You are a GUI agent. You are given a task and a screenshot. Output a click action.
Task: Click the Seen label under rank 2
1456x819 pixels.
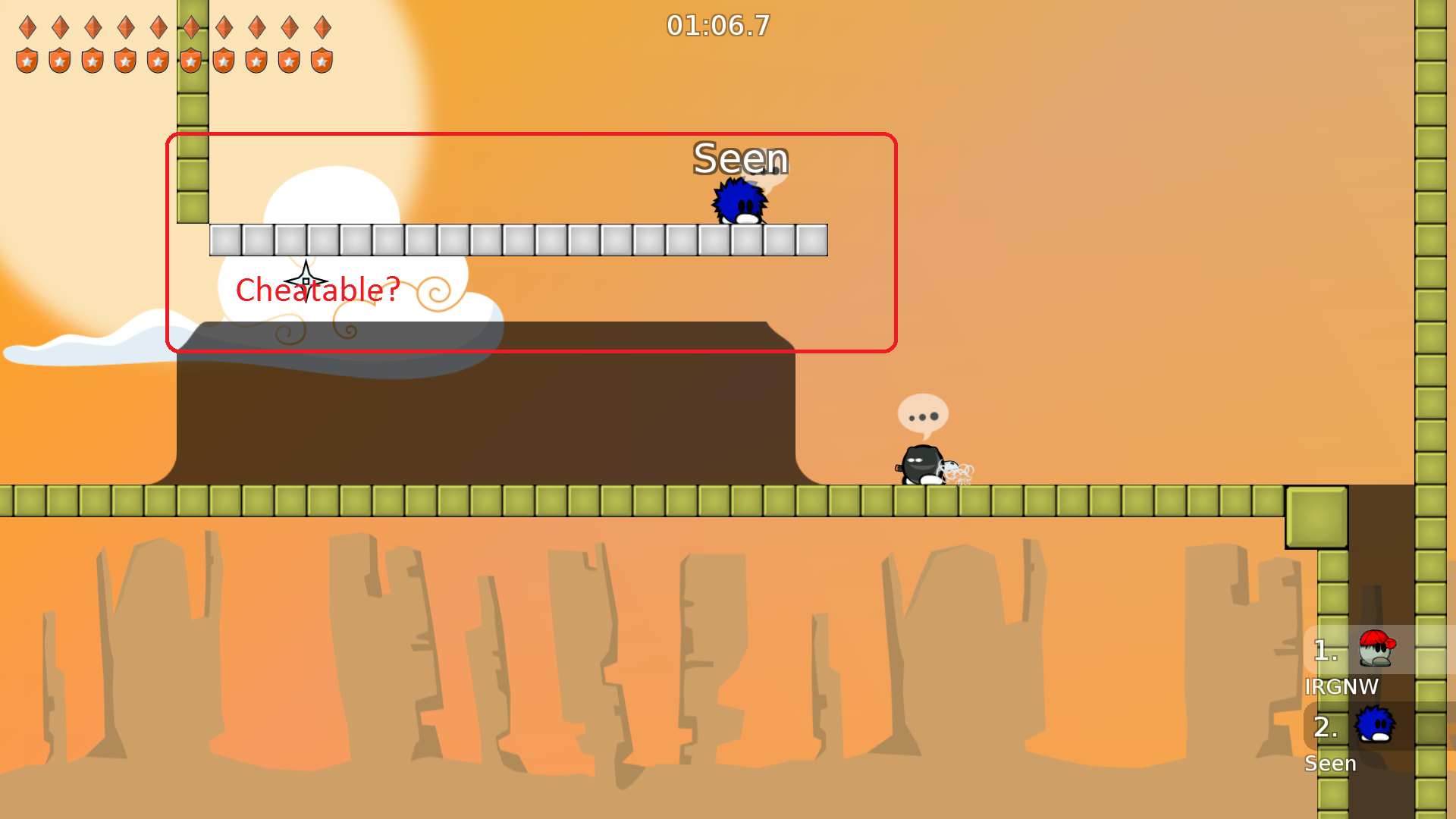coord(1331,764)
